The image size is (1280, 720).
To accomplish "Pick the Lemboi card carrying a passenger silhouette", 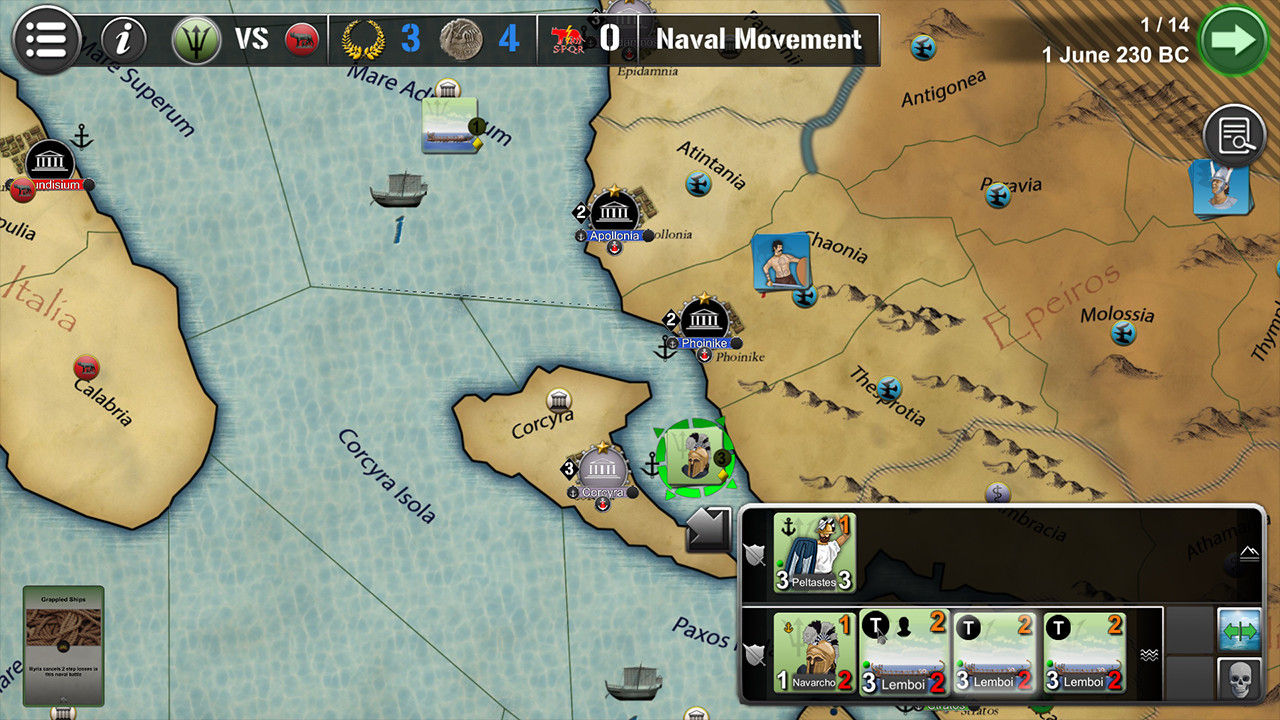I will tap(904, 653).
